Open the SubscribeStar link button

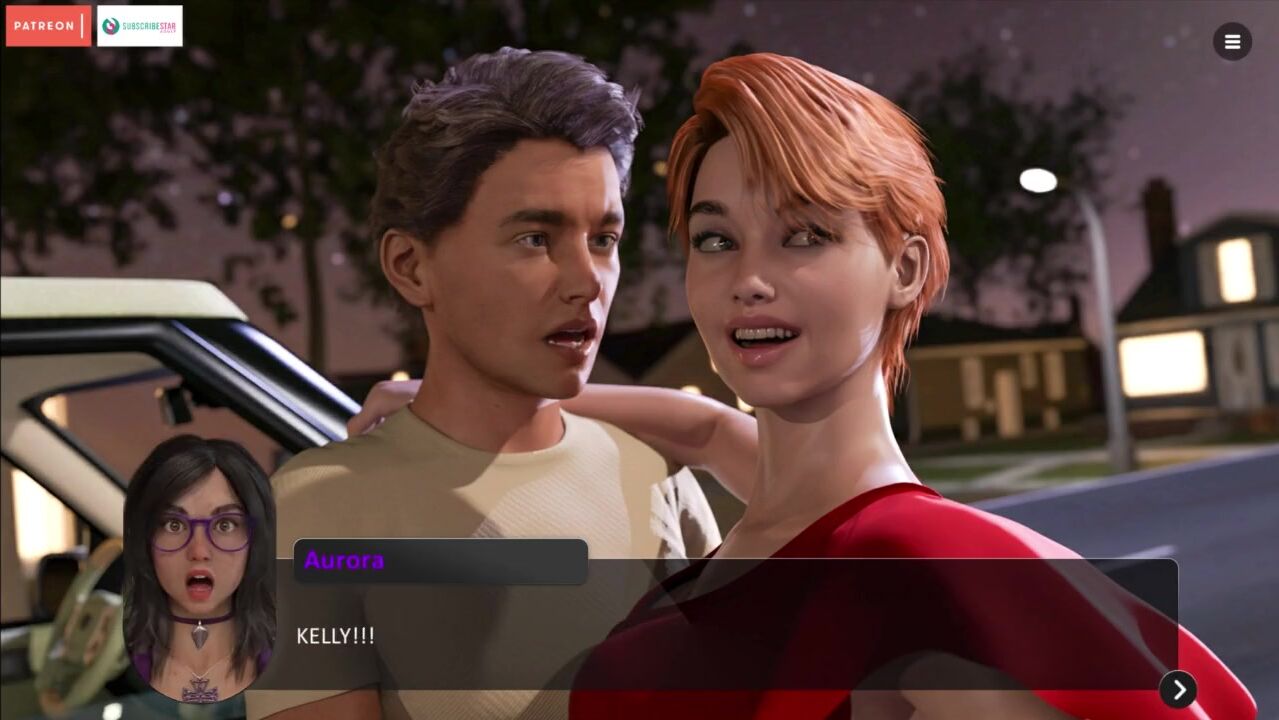pyautogui.click(x=139, y=26)
